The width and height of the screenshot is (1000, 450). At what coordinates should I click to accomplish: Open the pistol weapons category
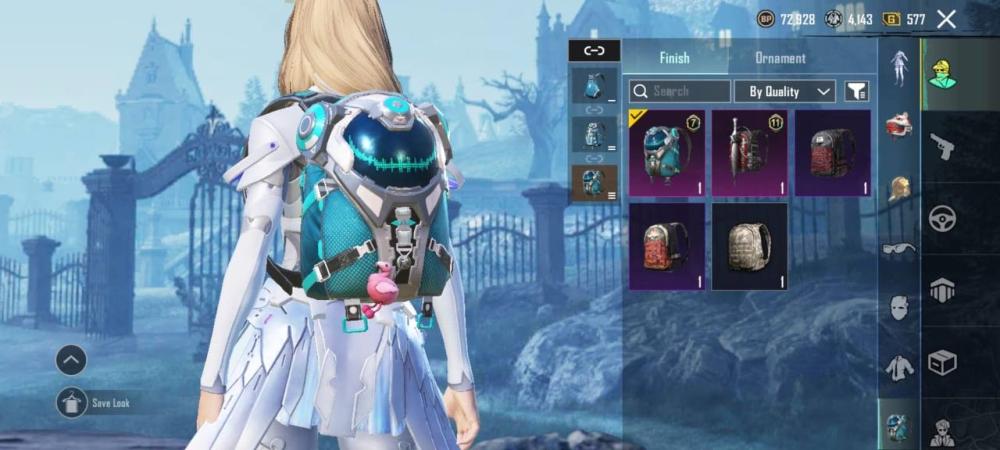942,147
